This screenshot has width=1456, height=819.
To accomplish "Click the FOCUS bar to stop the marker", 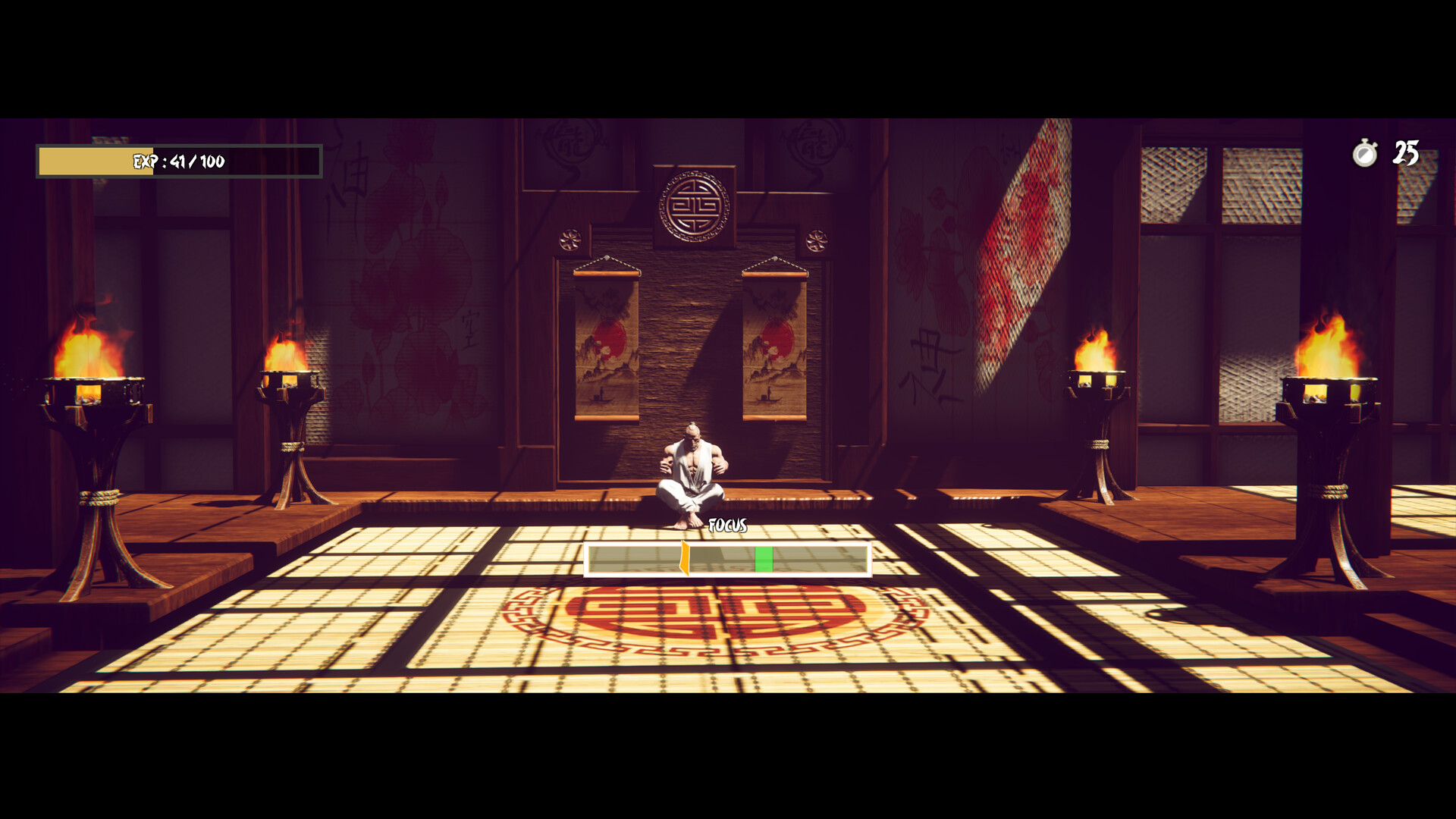I will pos(726,560).
